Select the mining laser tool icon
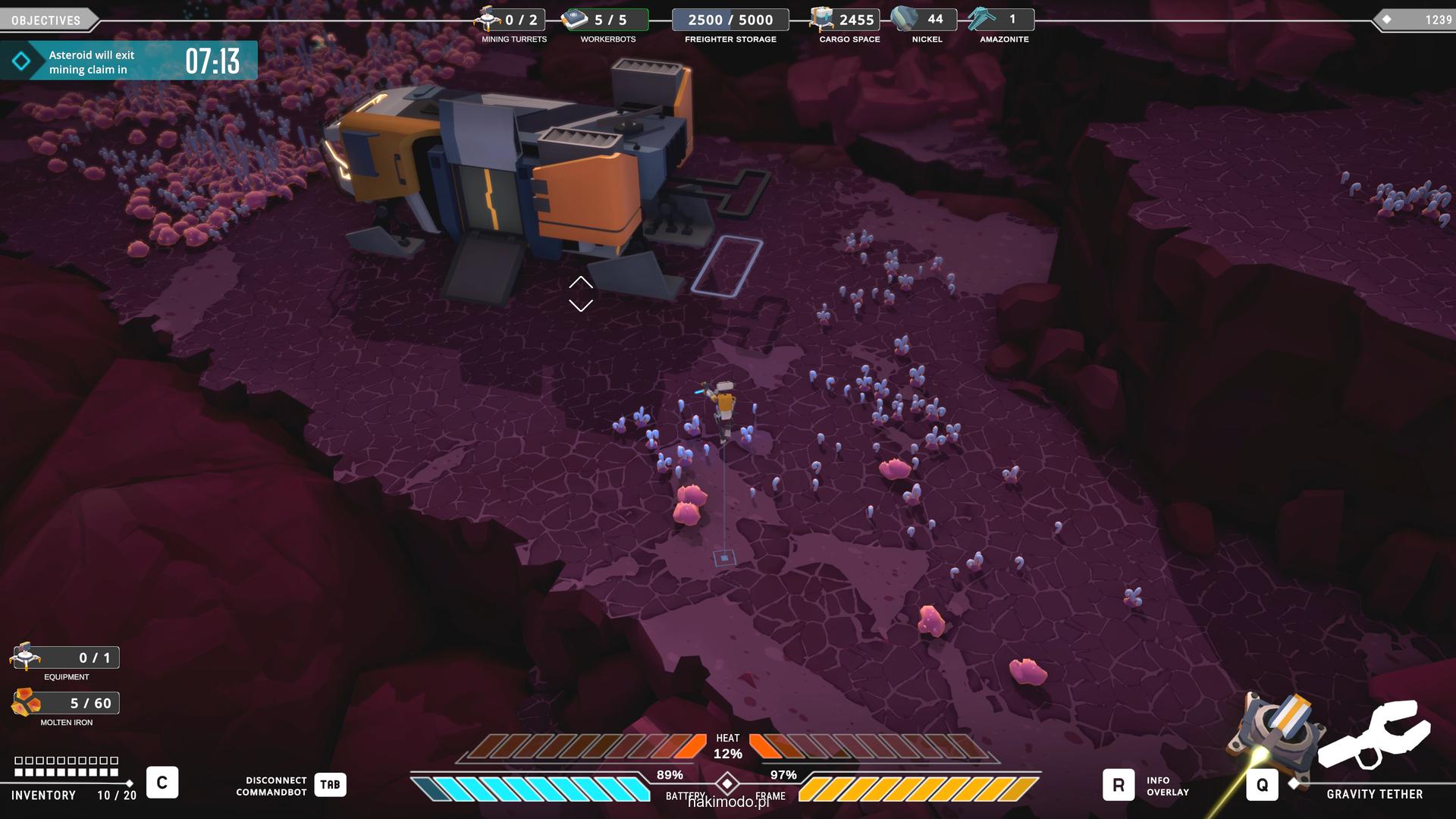The image size is (1456, 819). click(1278, 730)
